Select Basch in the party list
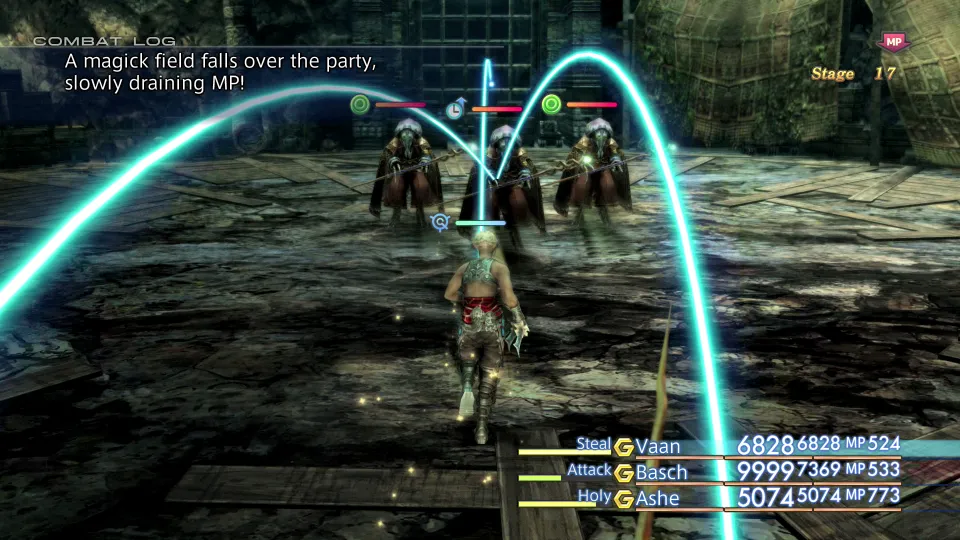 click(662, 472)
